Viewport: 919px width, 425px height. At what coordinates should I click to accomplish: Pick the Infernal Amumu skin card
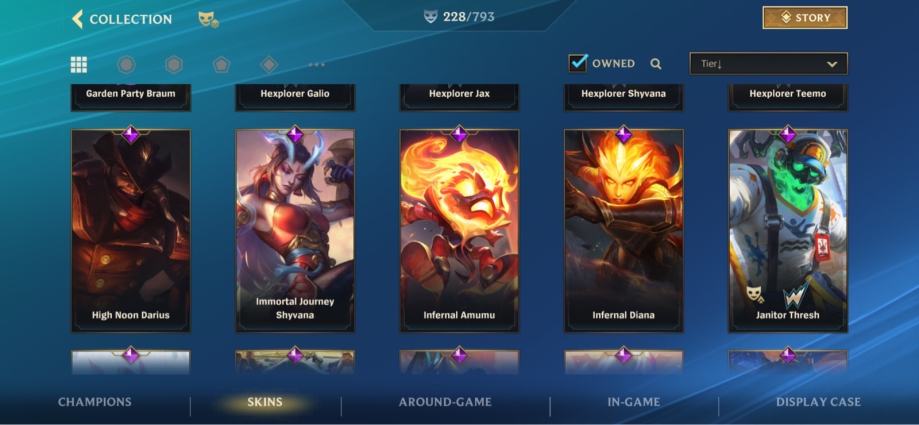pos(459,230)
